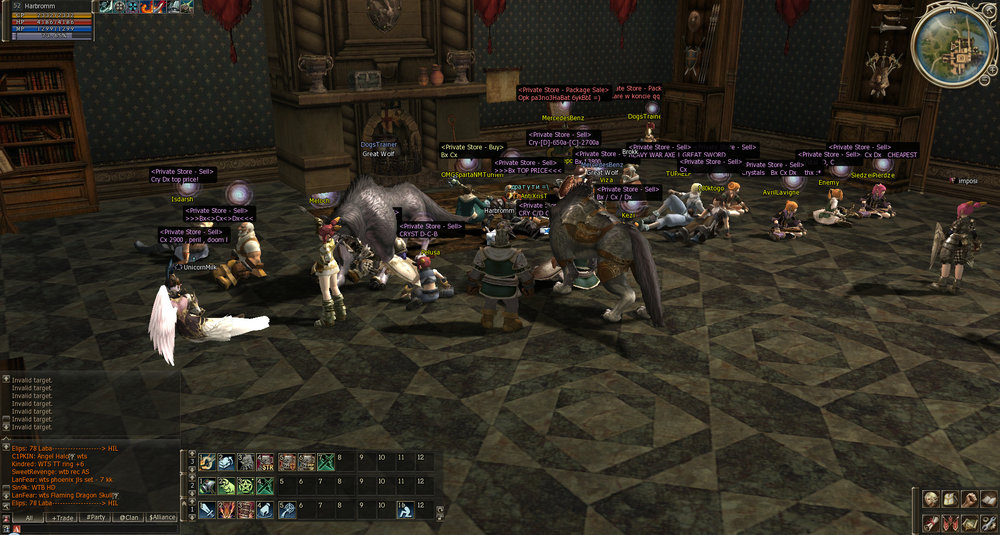The width and height of the screenshot is (1000, 535).
Task: Use the STR skill in hotbar slot
Action: (266, 462)
